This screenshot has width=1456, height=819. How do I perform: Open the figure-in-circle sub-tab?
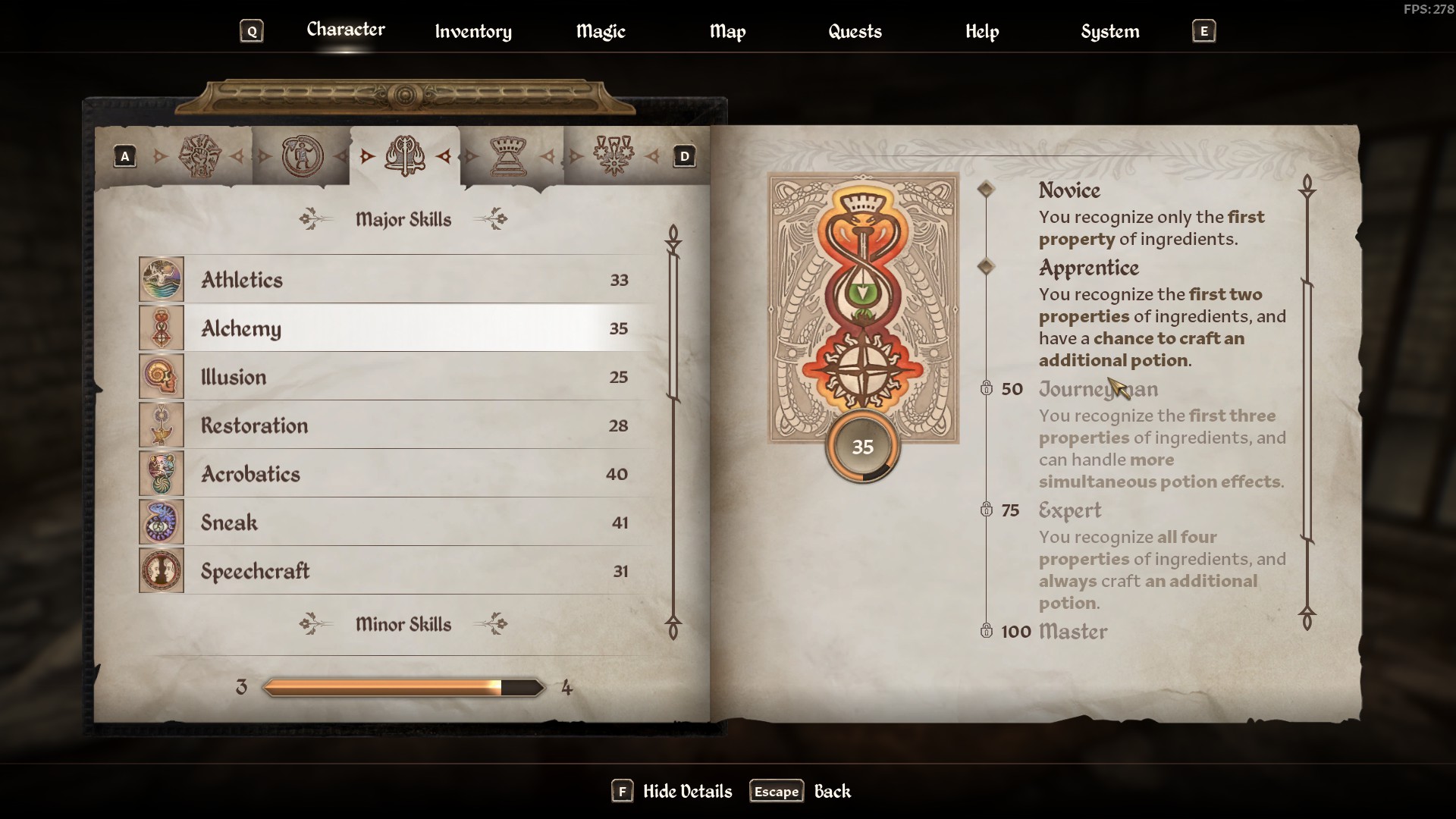click(303, 156)
